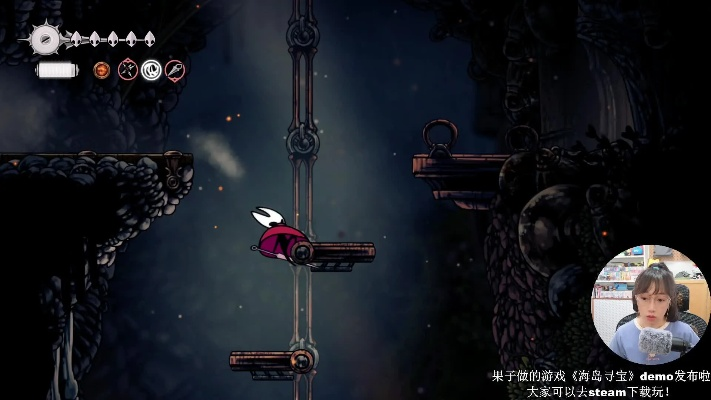Click the spiked silk spool crest

(x=44, y=40)
